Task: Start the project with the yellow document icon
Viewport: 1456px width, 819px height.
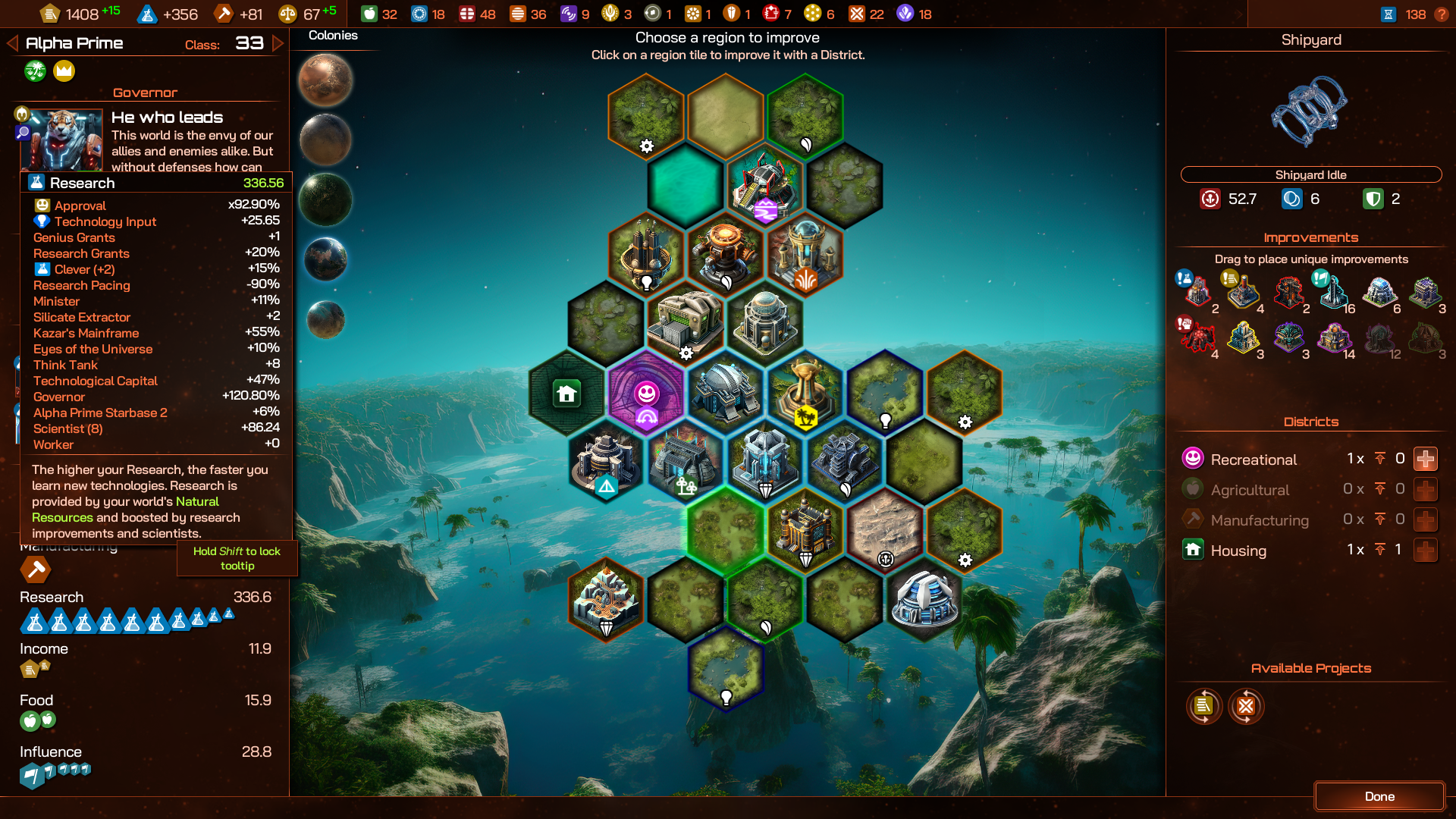Action: pos(1203,706)
